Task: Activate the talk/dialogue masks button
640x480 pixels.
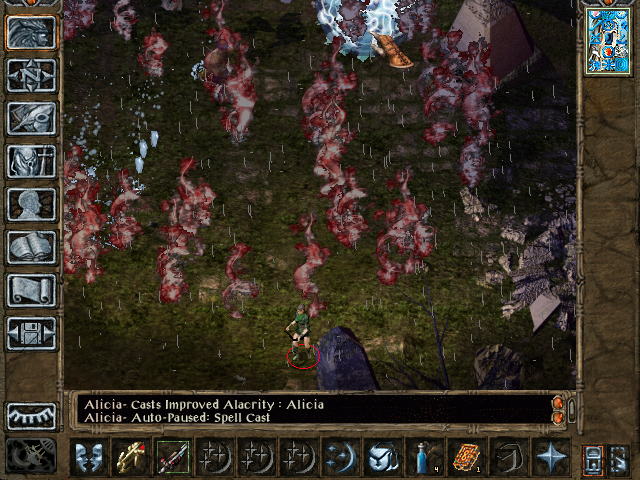Action: pos(90,457)
